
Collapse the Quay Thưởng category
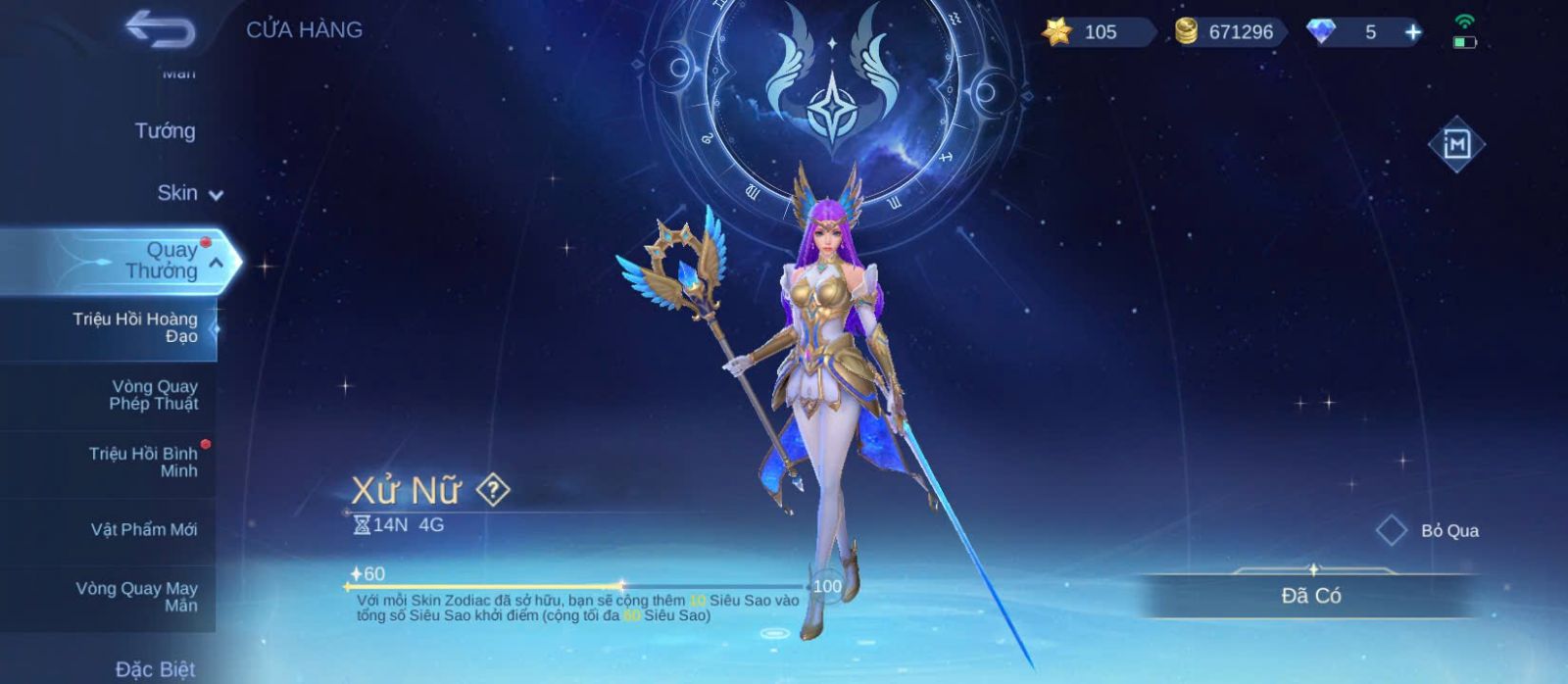[216, 263]
